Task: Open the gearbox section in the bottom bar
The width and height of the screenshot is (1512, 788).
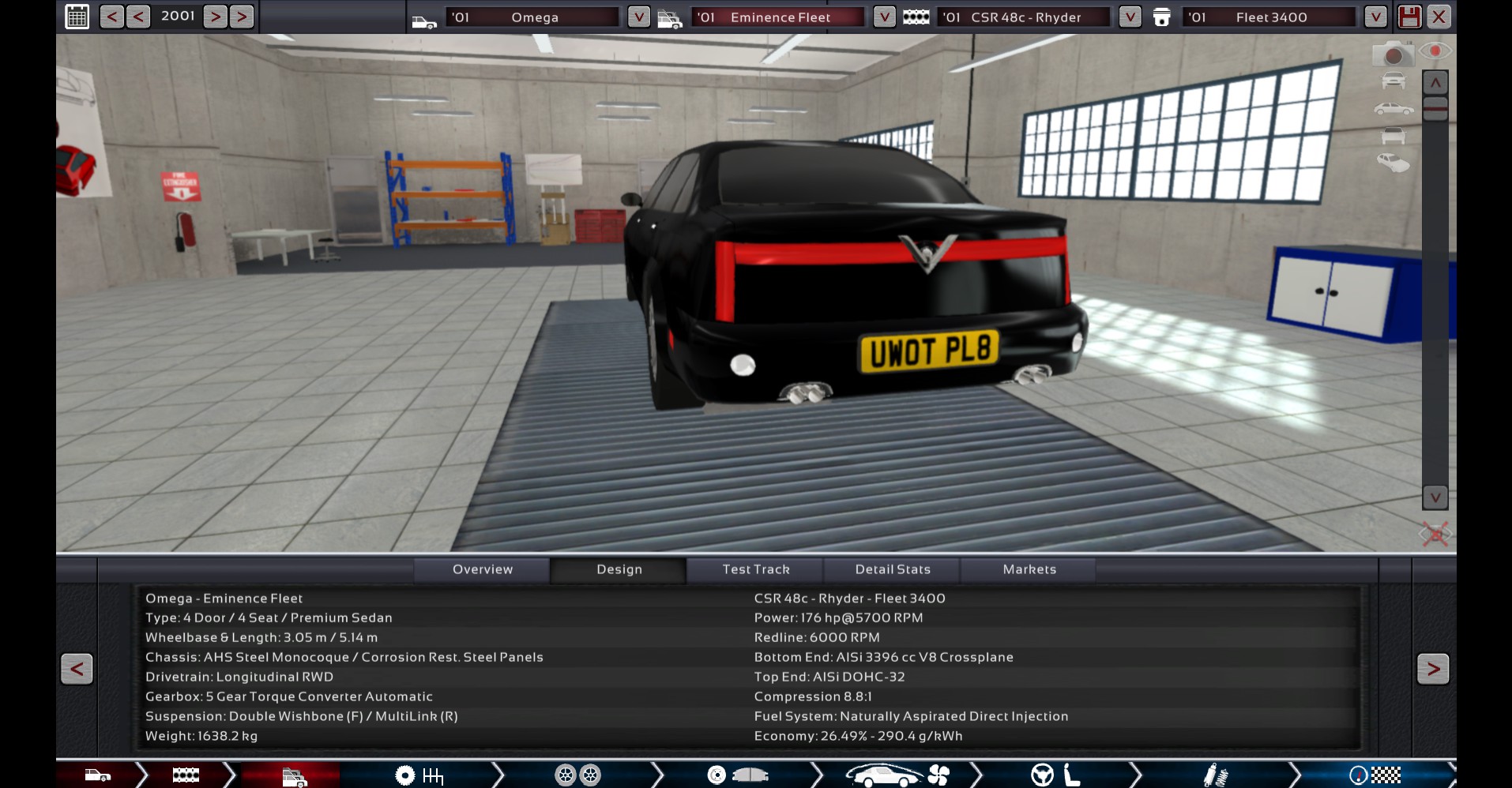Action: coord(419,775)
